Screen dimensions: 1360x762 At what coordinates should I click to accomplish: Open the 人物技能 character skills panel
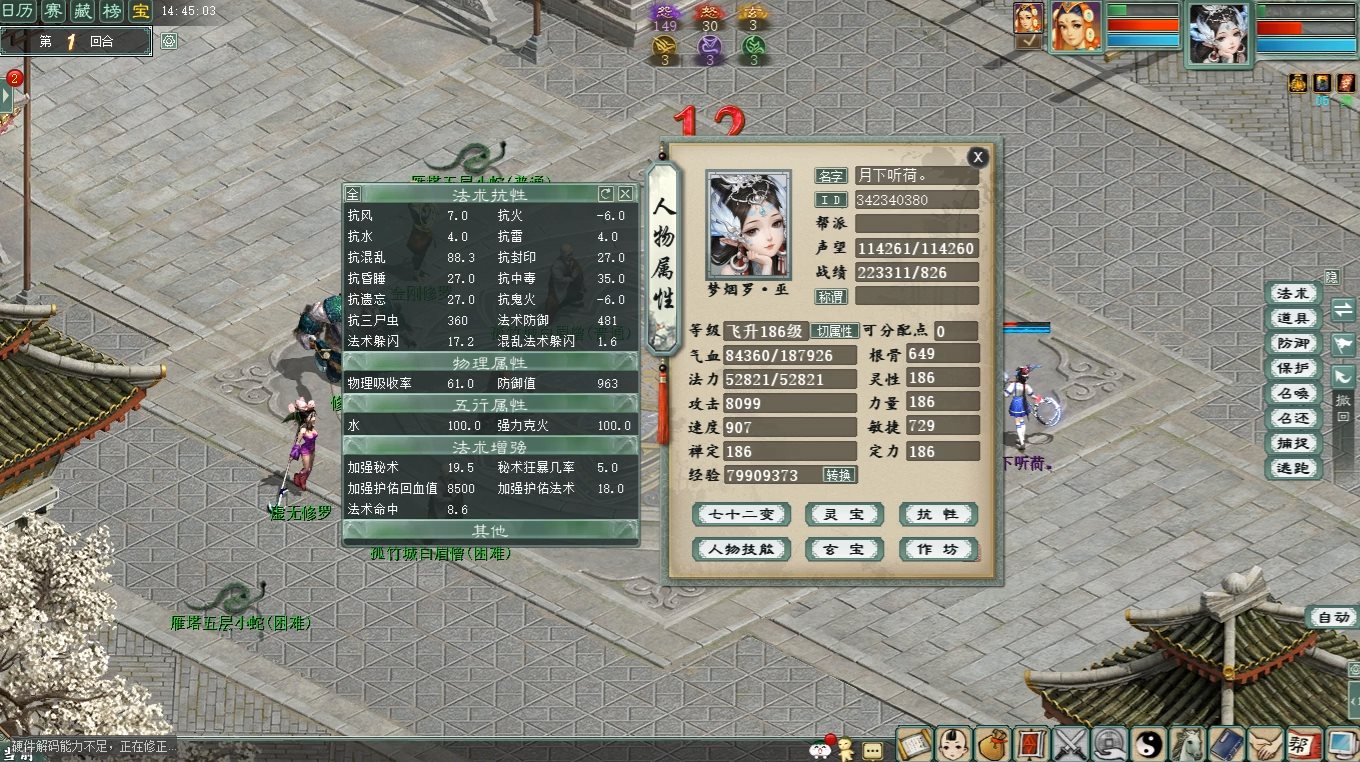[741, 550]
